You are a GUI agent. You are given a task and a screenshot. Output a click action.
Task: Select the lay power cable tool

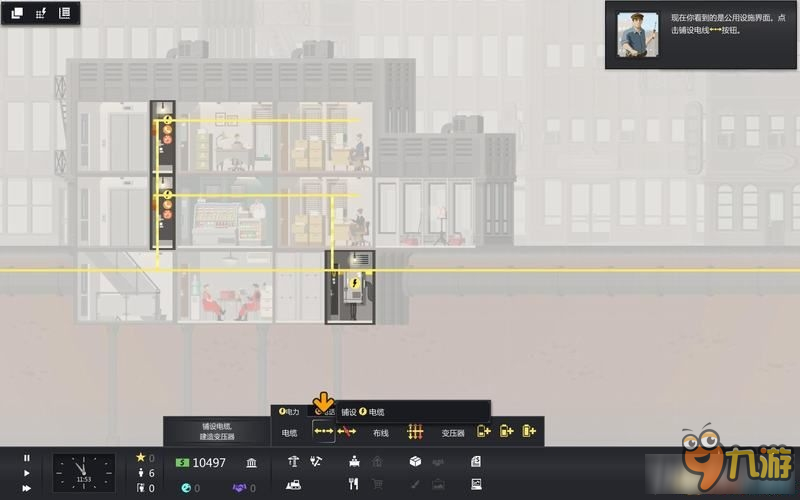(323, 432)
